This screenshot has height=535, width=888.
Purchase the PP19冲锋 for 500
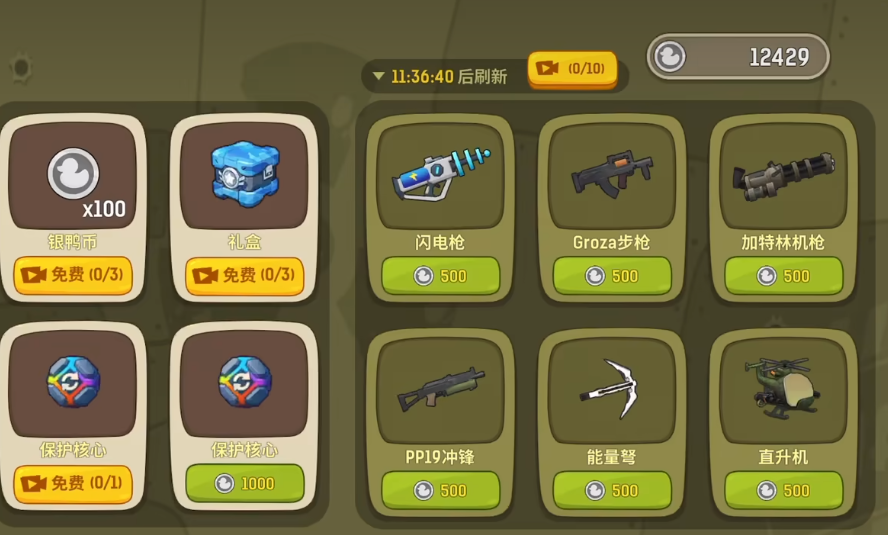point(440,490)
